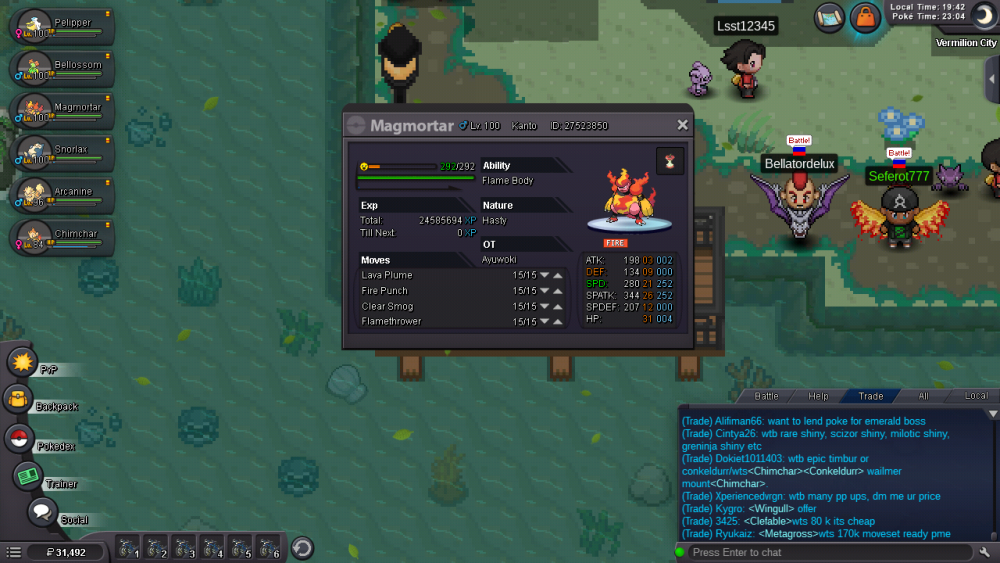The image size is (1000, 563).
Task: Close the Magmortar summary window
Action: point(682,125)
